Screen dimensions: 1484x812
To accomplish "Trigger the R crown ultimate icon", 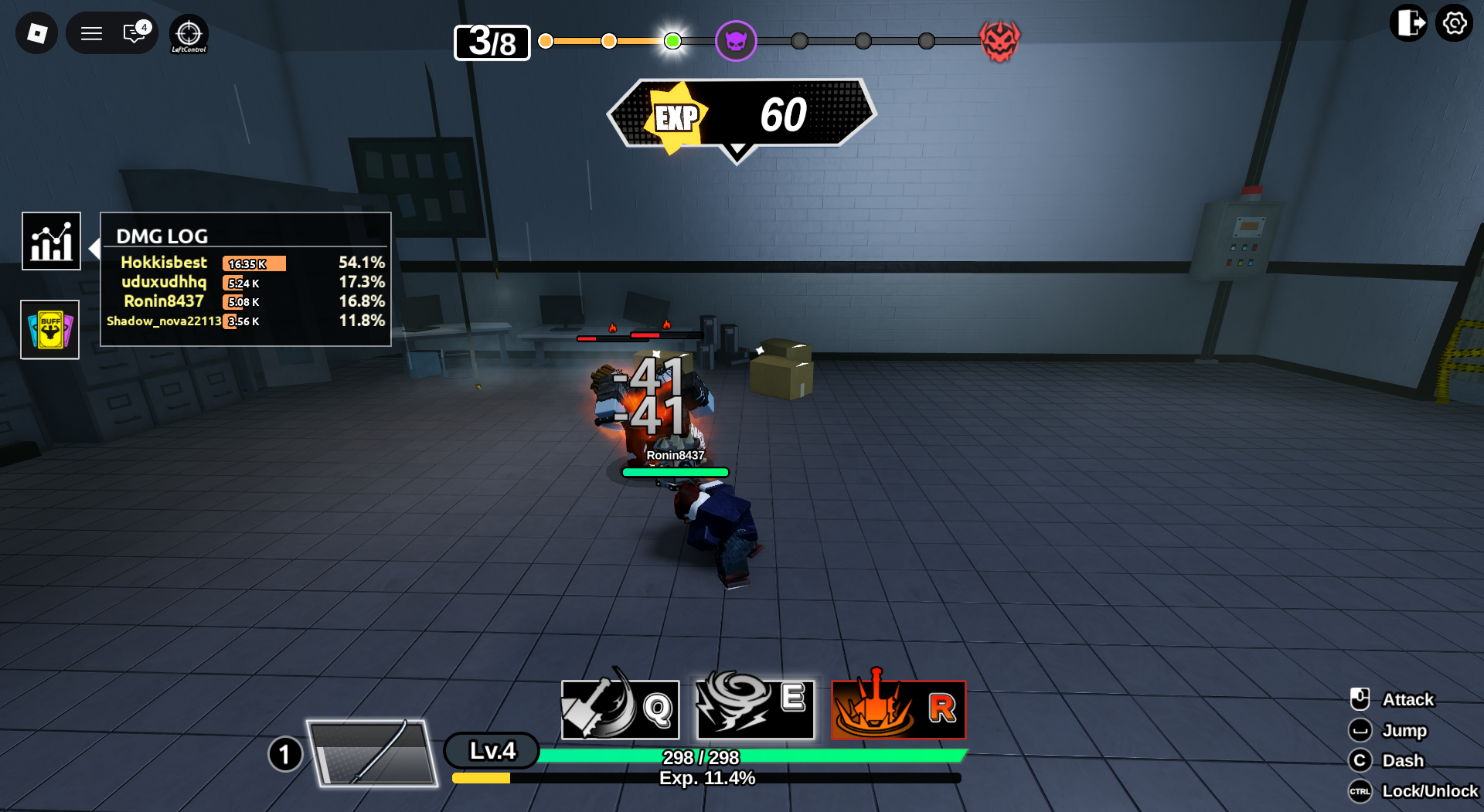I will pyautogui.click(x=897, y=709).
